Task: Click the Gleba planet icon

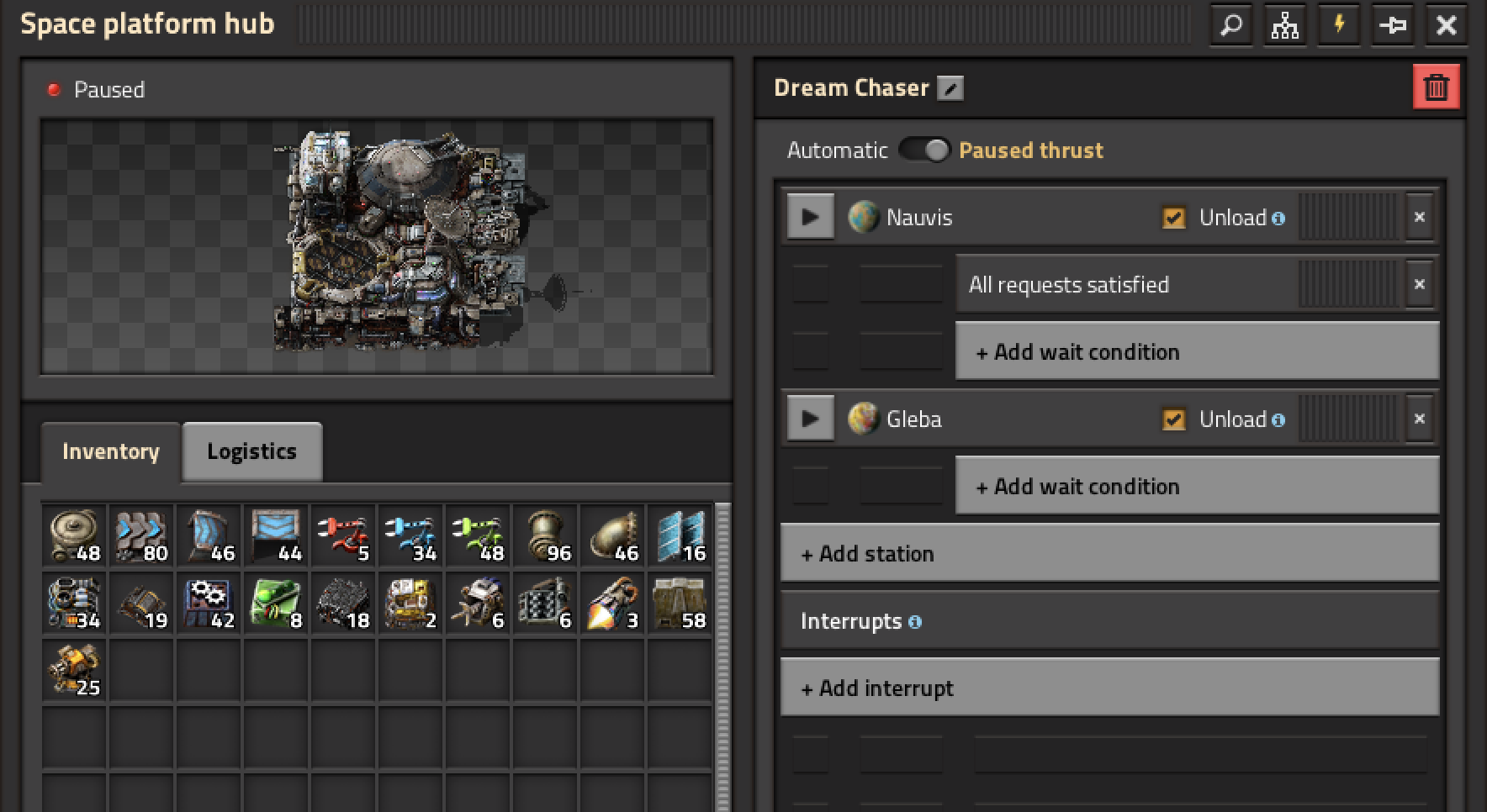Action: (863, 419)
